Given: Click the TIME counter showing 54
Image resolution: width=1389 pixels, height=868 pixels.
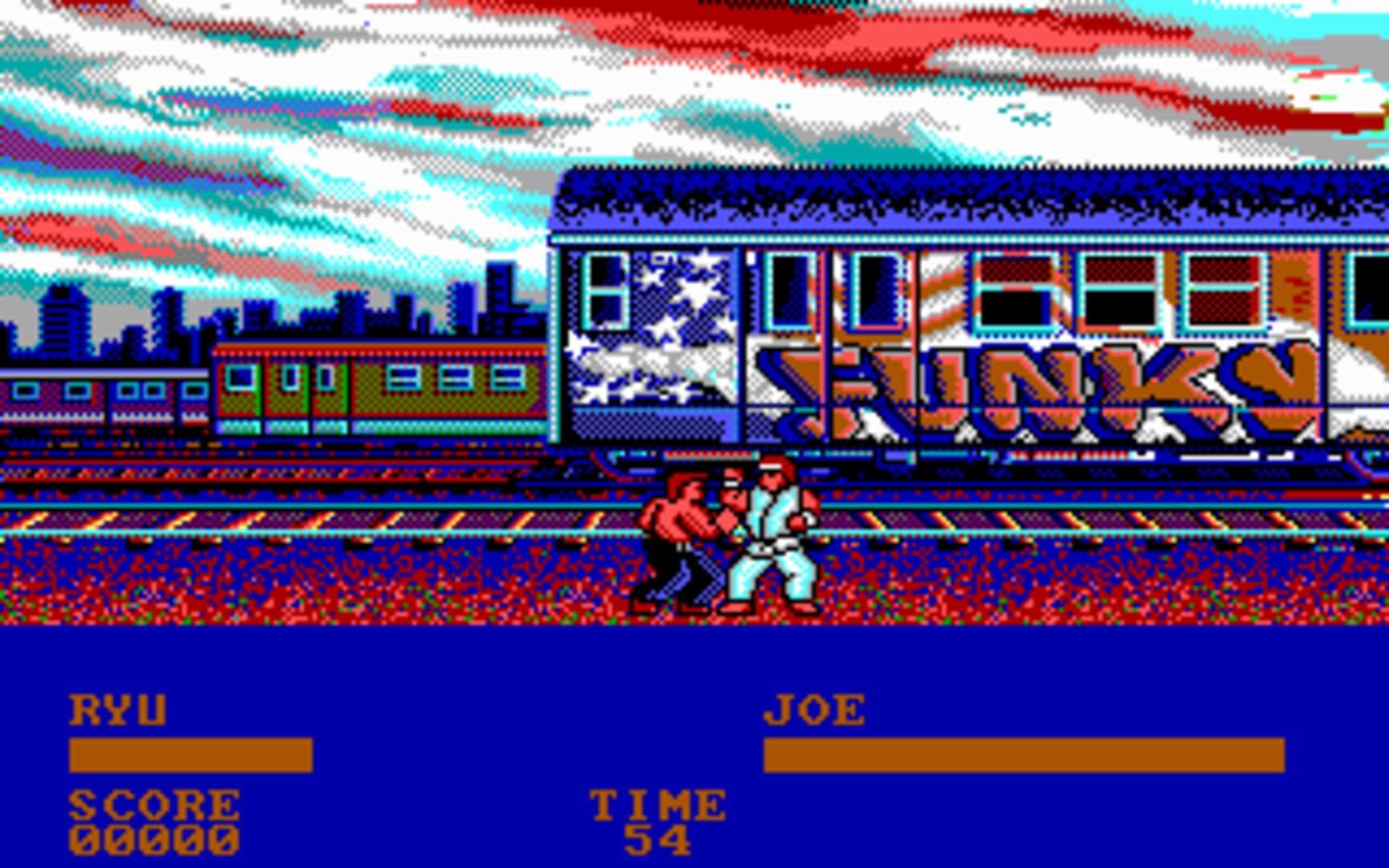Looking at the screenshot, I should [x=659, y=840].
